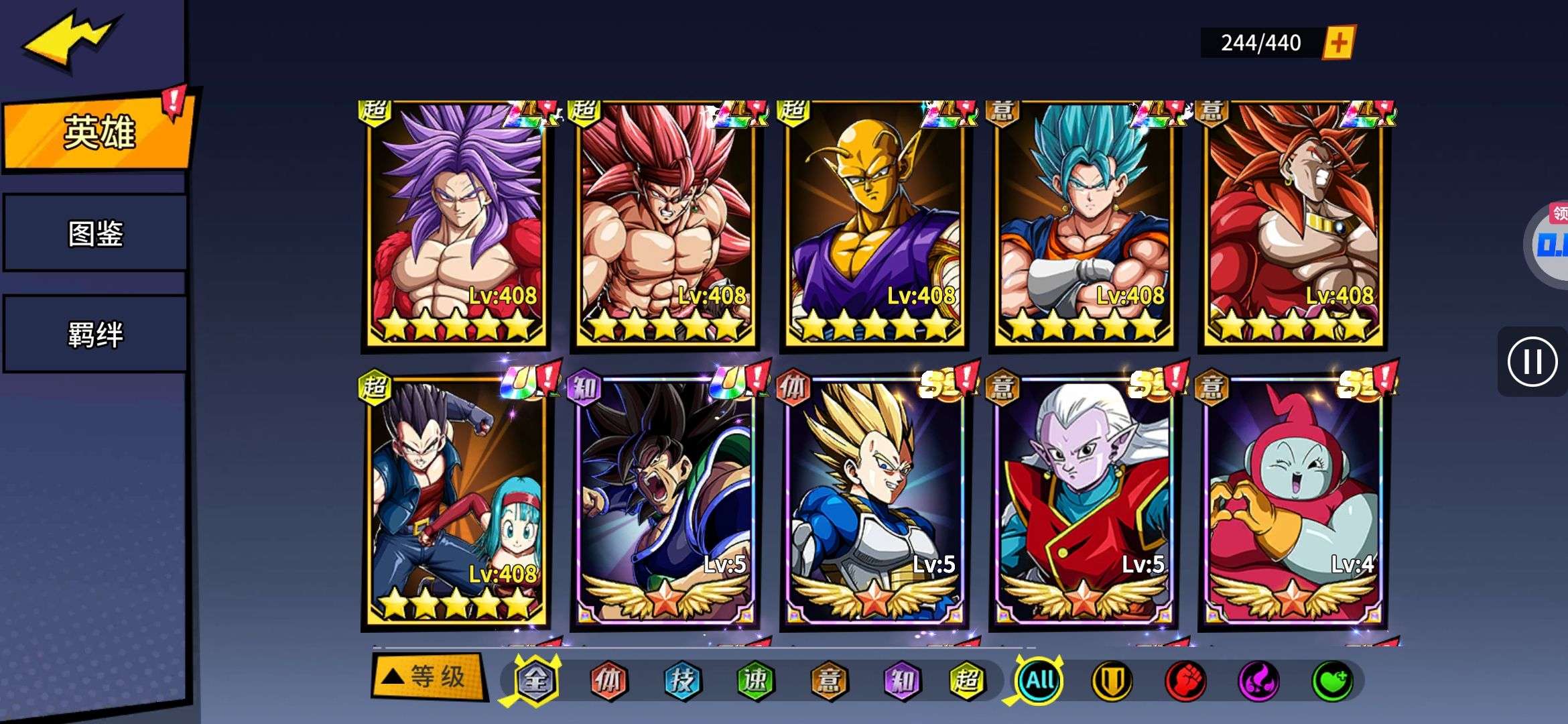Screen dimensions: 1568x724
Task: Choose the yellow Namekian hero card
Action: tap(875, 225)
